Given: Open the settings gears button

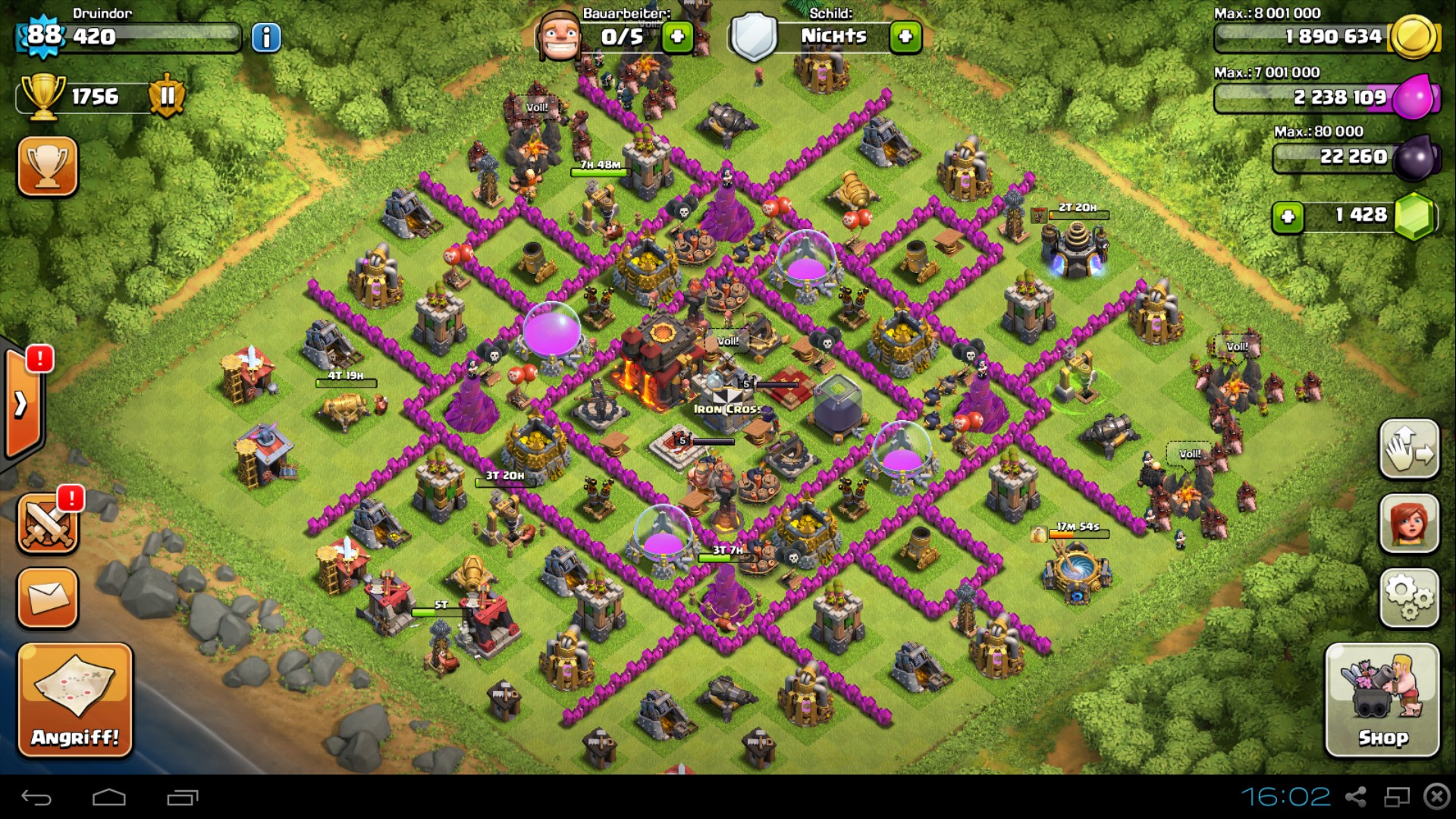Looking at the screenshot, I should tap(1409, 598).
